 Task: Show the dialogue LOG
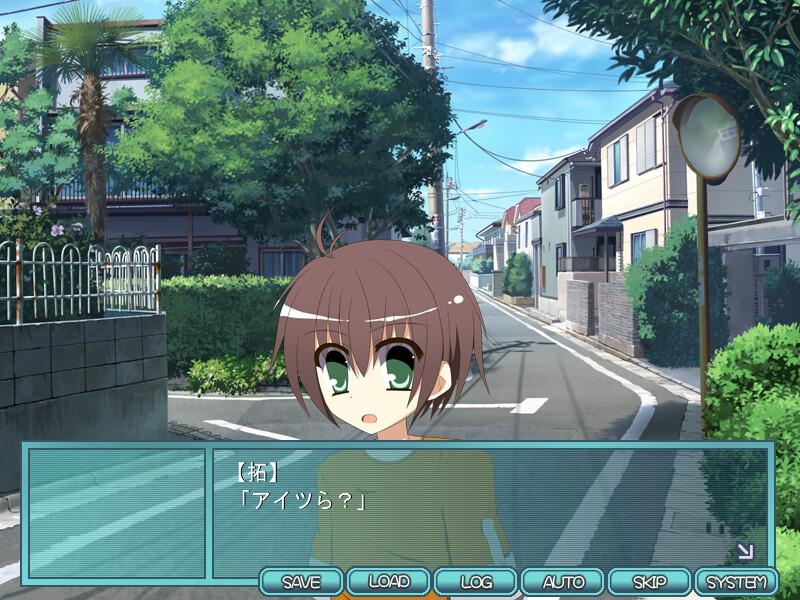pos(476,581)
